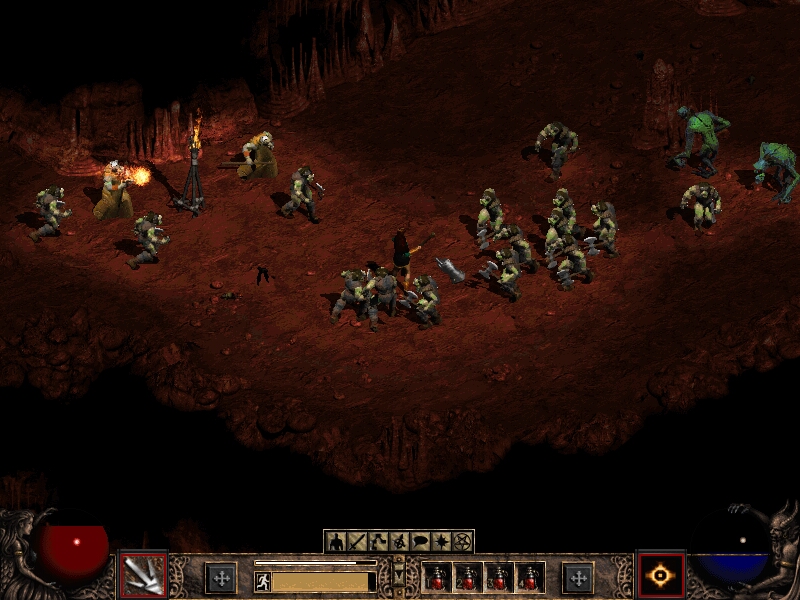The width and height of the screenshot is (800, 600).
Task: Use the red potion in belt slot 1
Action: tap(437, 578)
